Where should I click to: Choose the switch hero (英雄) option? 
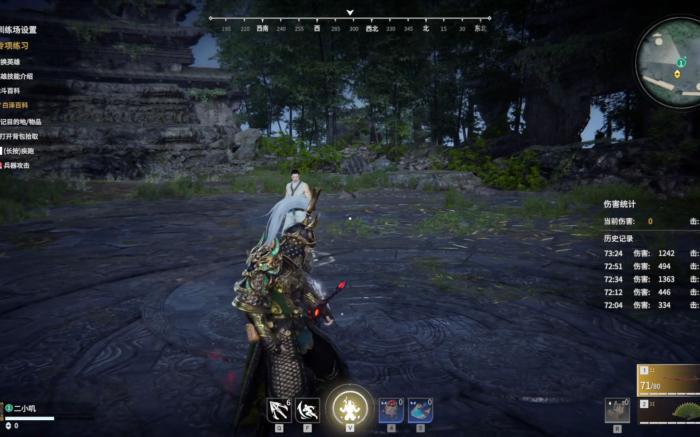pyautogui.click(x=13, y=61)
